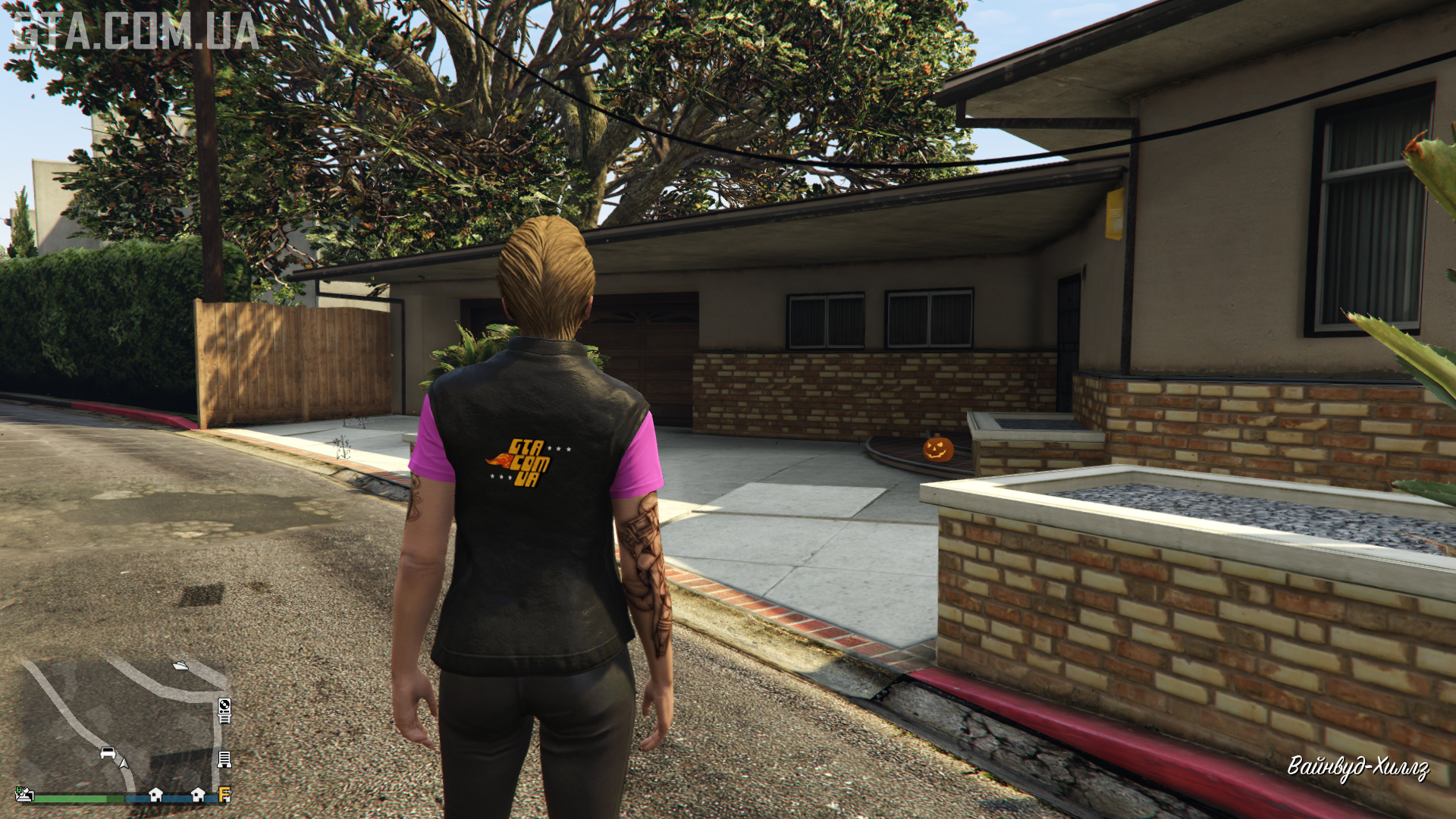The width and height of the screenshot is (1456, 819).
Task: Select the white yacht blip on minimap
Action: coord(180,666)
